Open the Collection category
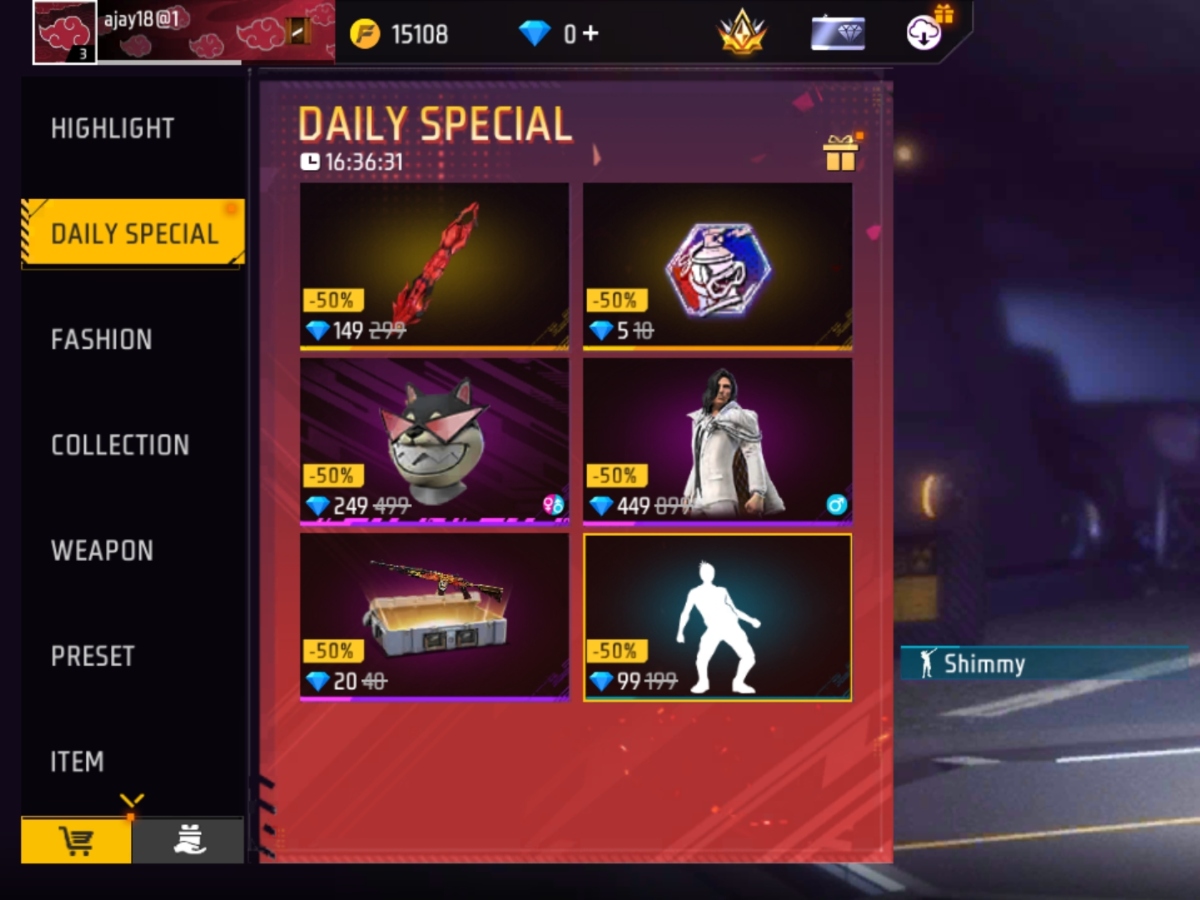Screen dimensions: 1200x900 pyautogui.click(x=120, y=445)
